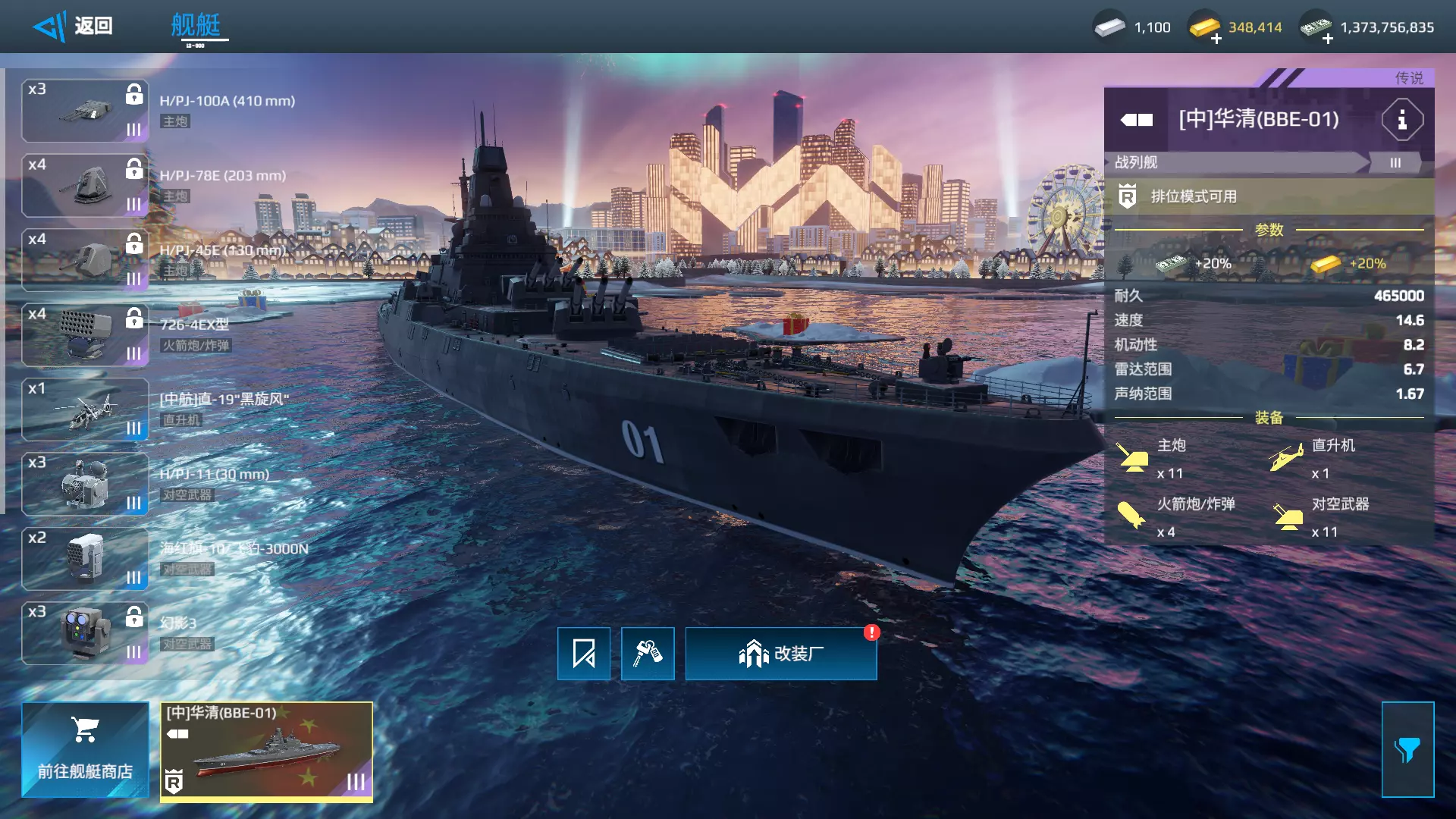Image resolution: width=1456 pixels, height=819 pixels.
Task: Open the 726-4EX rocket launcher slot
Action: click(x=85, y=335)
